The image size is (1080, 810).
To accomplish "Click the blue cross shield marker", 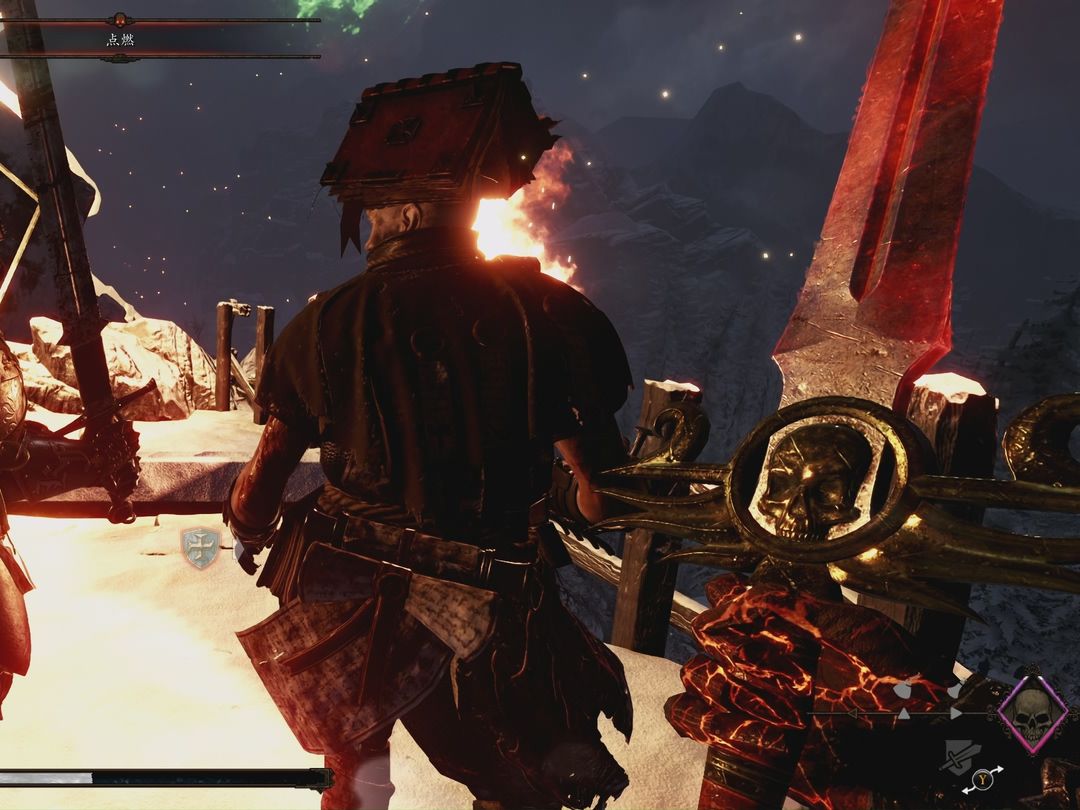I will (200, 548).
